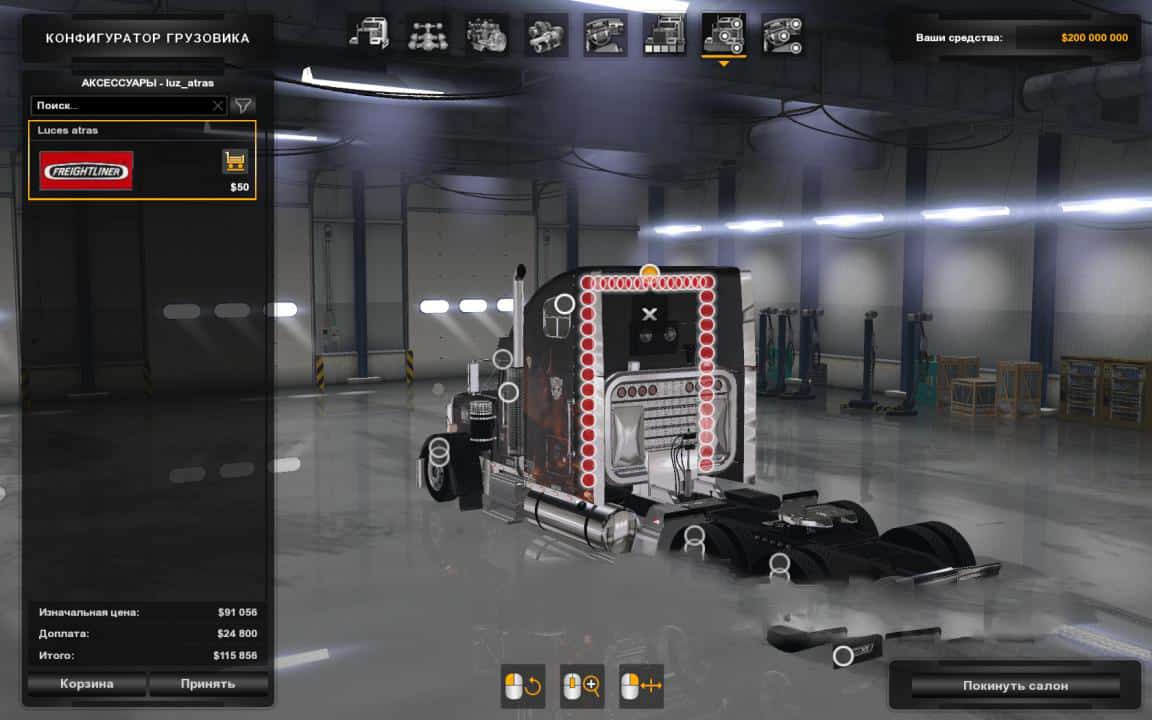Open the chassis axle tab
Screen dimensions: 1152x720
coord(428,35)
